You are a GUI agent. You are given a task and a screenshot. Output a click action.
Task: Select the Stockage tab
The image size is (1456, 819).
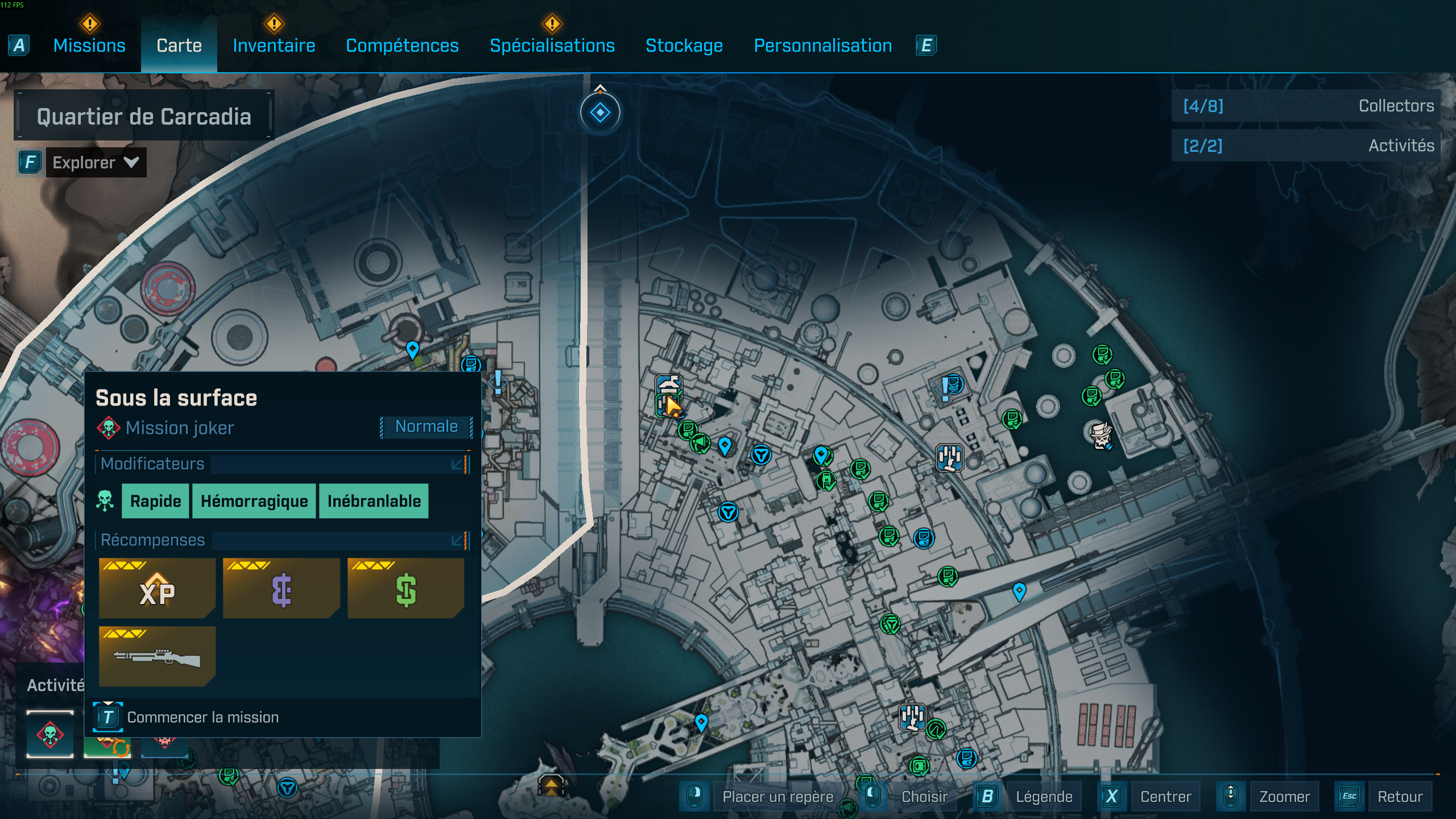[x=684, y=45]
